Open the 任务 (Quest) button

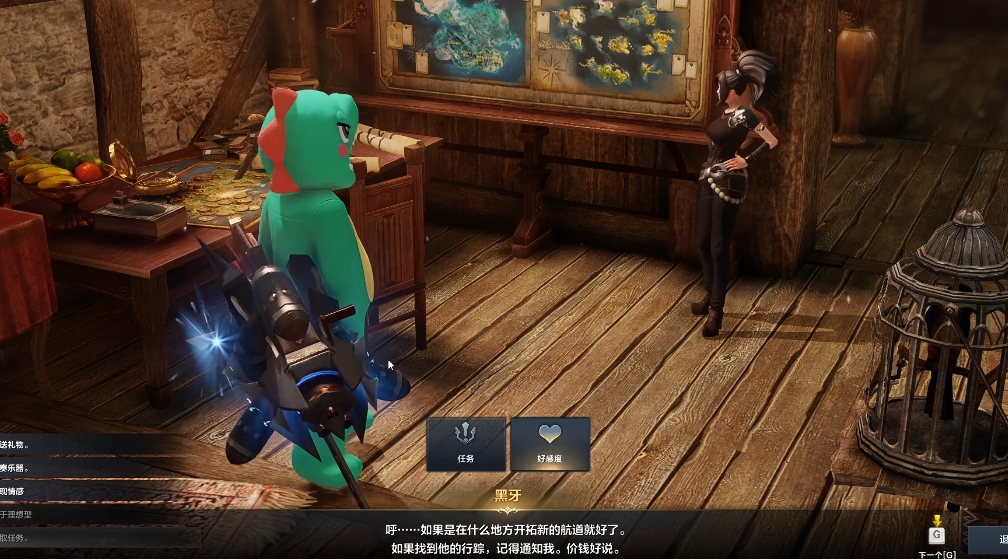tap(465, 443)
